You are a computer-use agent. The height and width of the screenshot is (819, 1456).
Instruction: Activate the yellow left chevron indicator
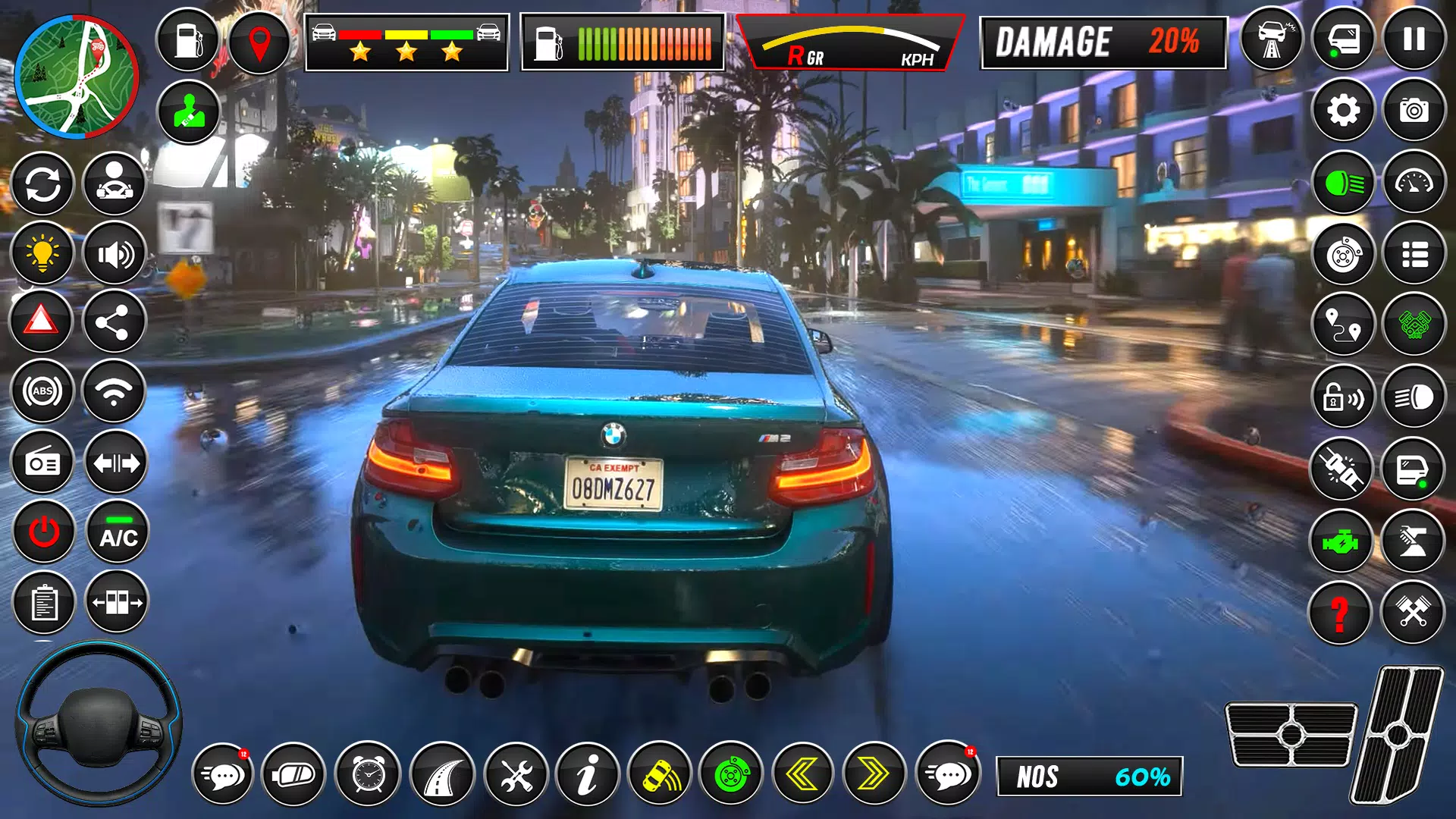tap(802, 774)
